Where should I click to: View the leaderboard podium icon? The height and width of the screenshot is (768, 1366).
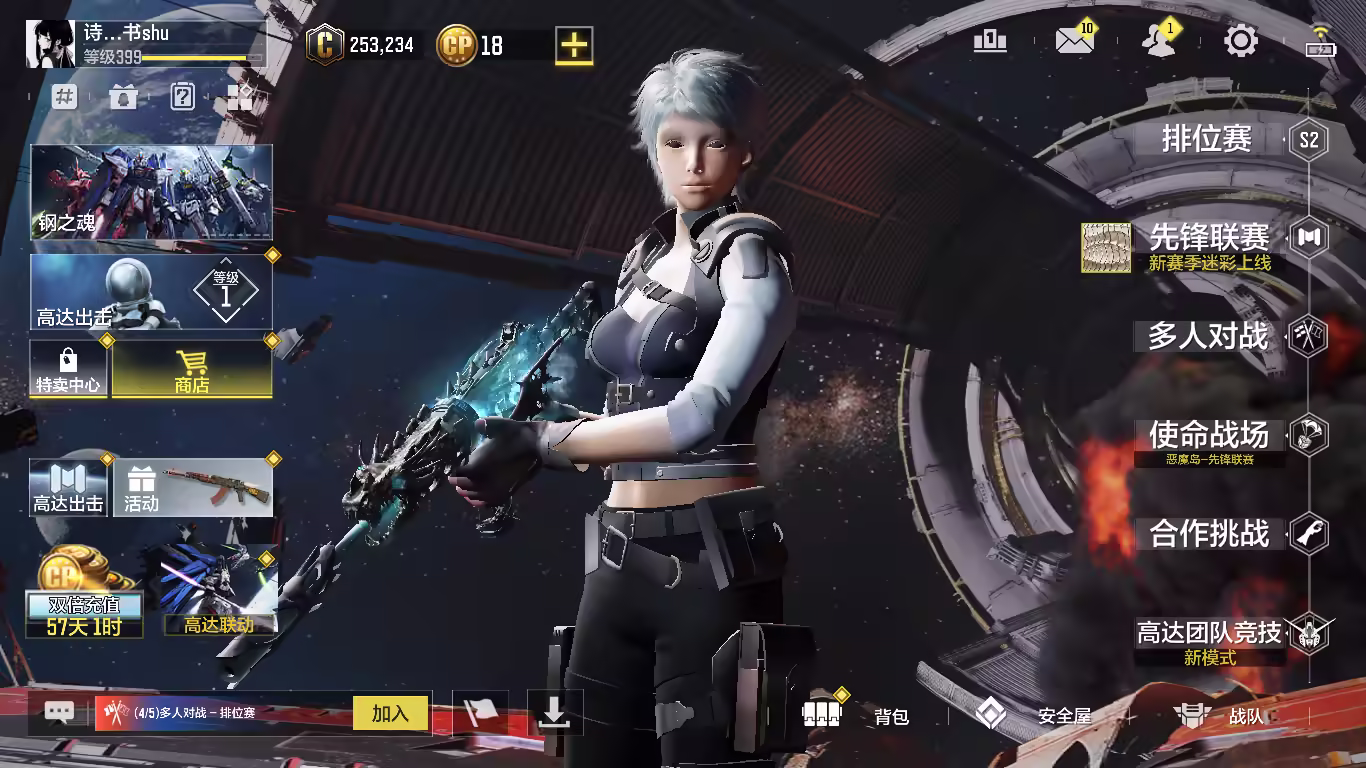point(990,41)
